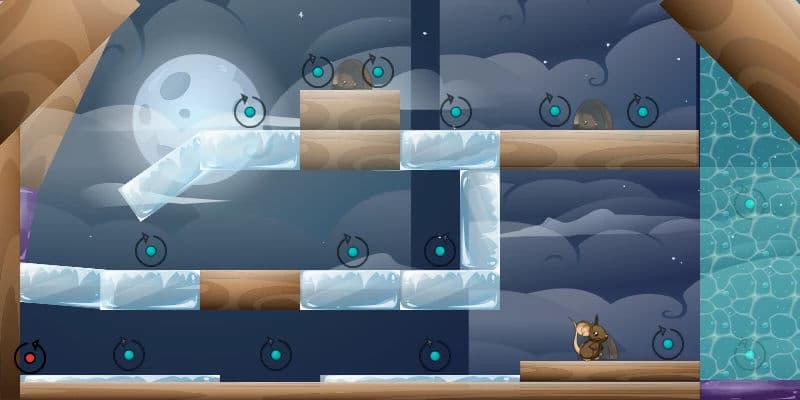Select the red rotation marker
This screenshot has width=800, height=400.
[30, 357]
